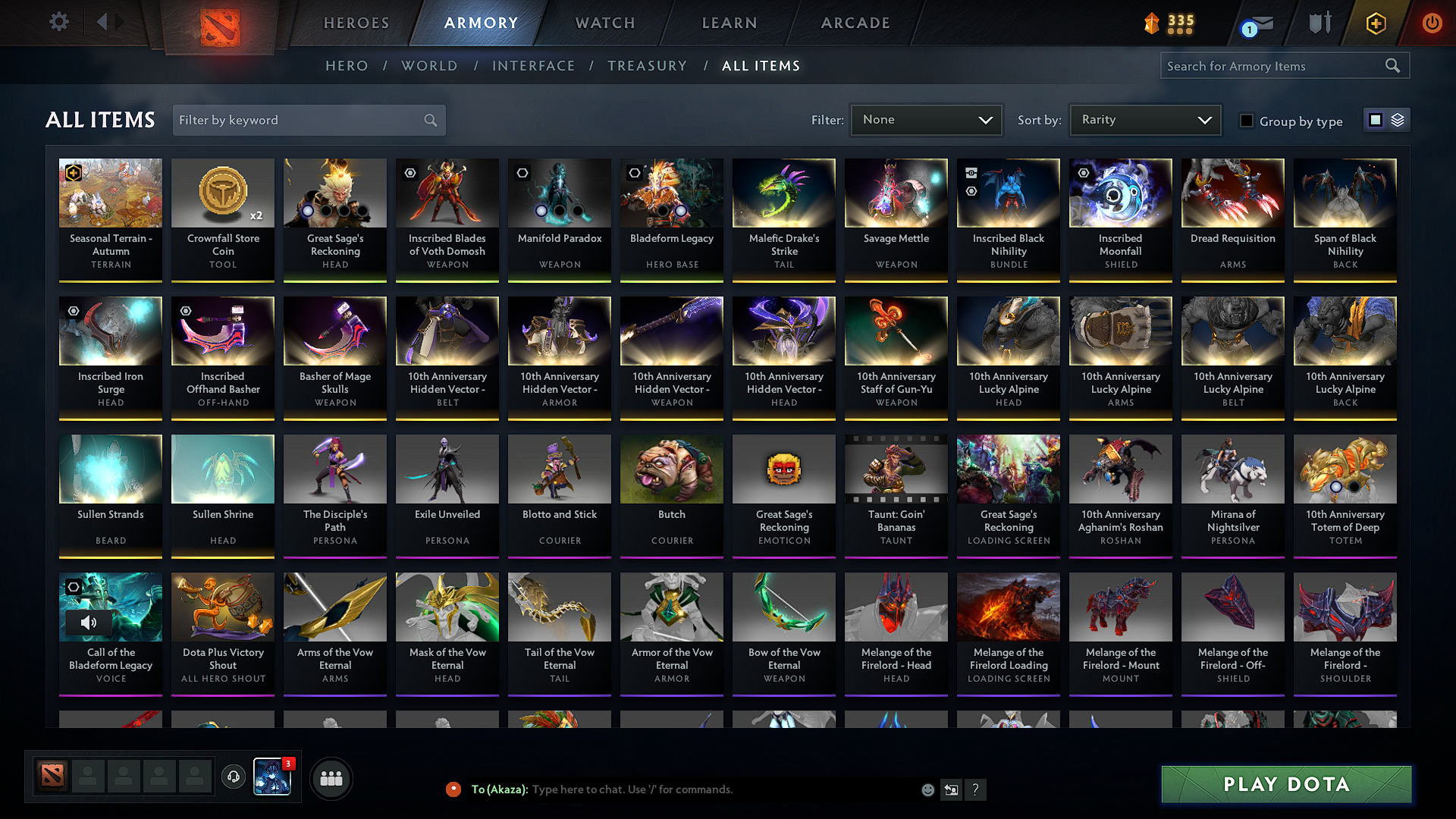The image size is (1456, 819).
Task: Click the emoticon smiley in the chat bar
Action: click(927, 789)
